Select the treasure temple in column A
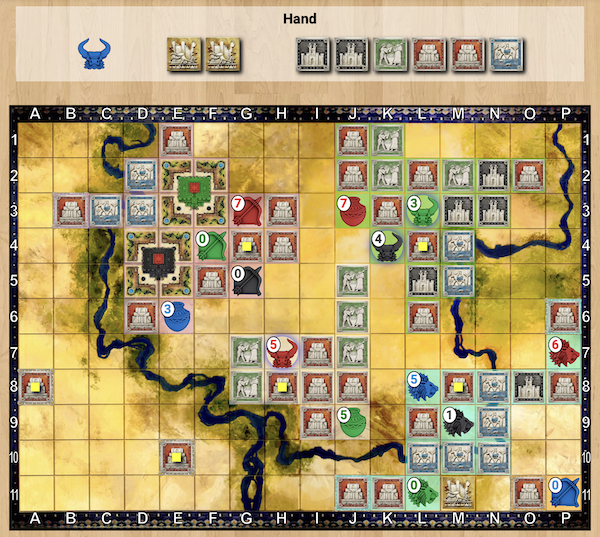Image resolution: width=600 pixels, height=537 pixels. 36,386
